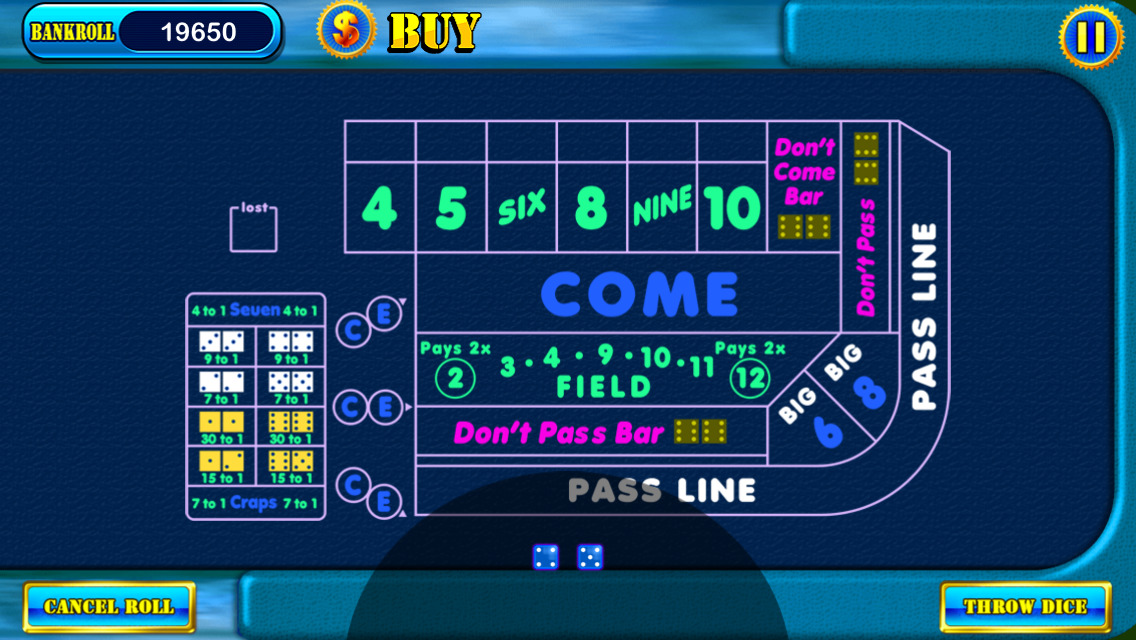
Task: Place a bet on point 8
Action: (x=592, y=208)
